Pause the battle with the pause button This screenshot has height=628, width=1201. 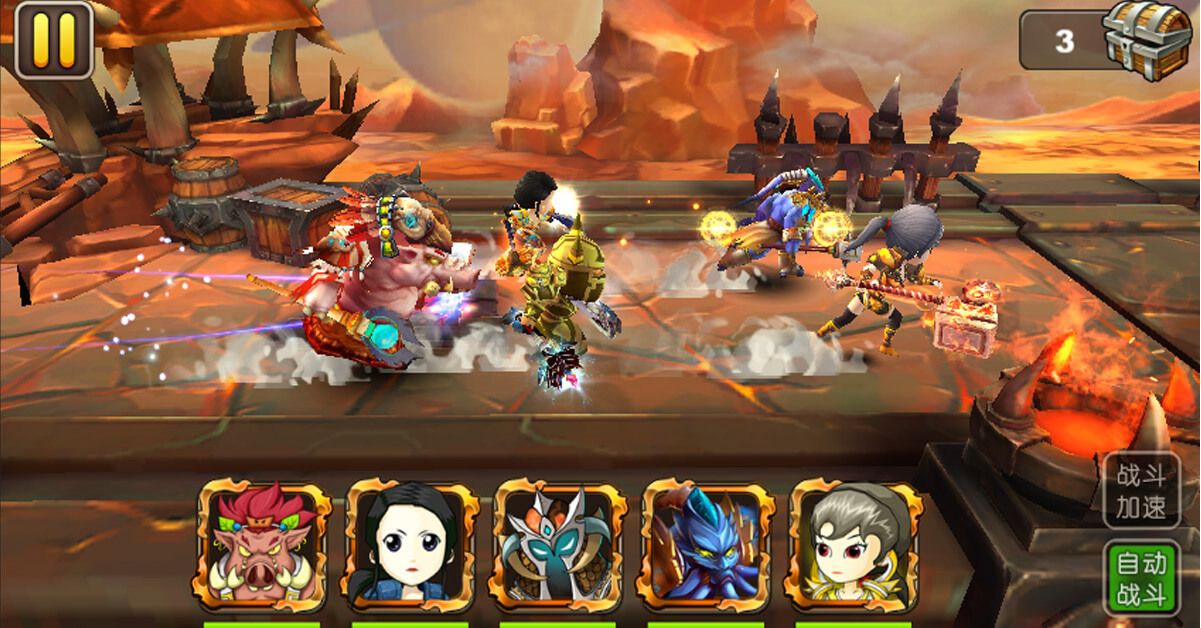53,40
